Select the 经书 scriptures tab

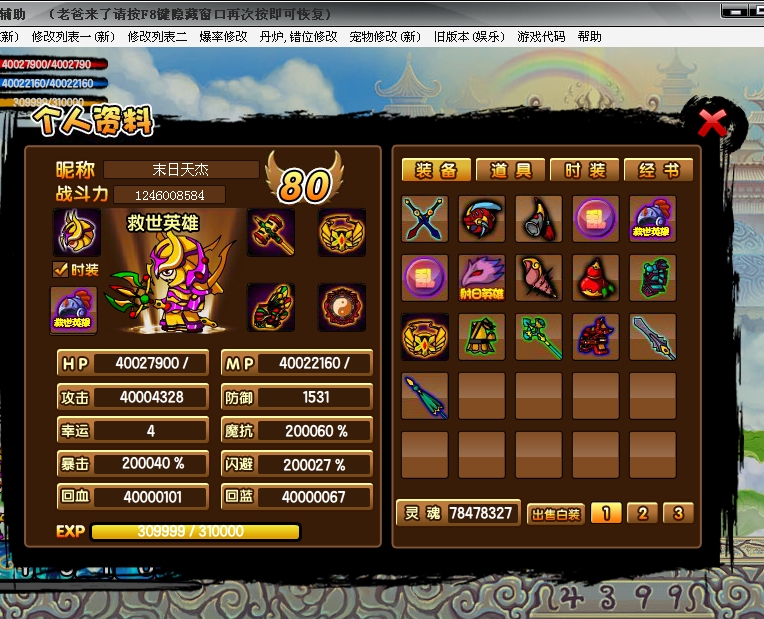pyautogui.click(x=659, y=170)
